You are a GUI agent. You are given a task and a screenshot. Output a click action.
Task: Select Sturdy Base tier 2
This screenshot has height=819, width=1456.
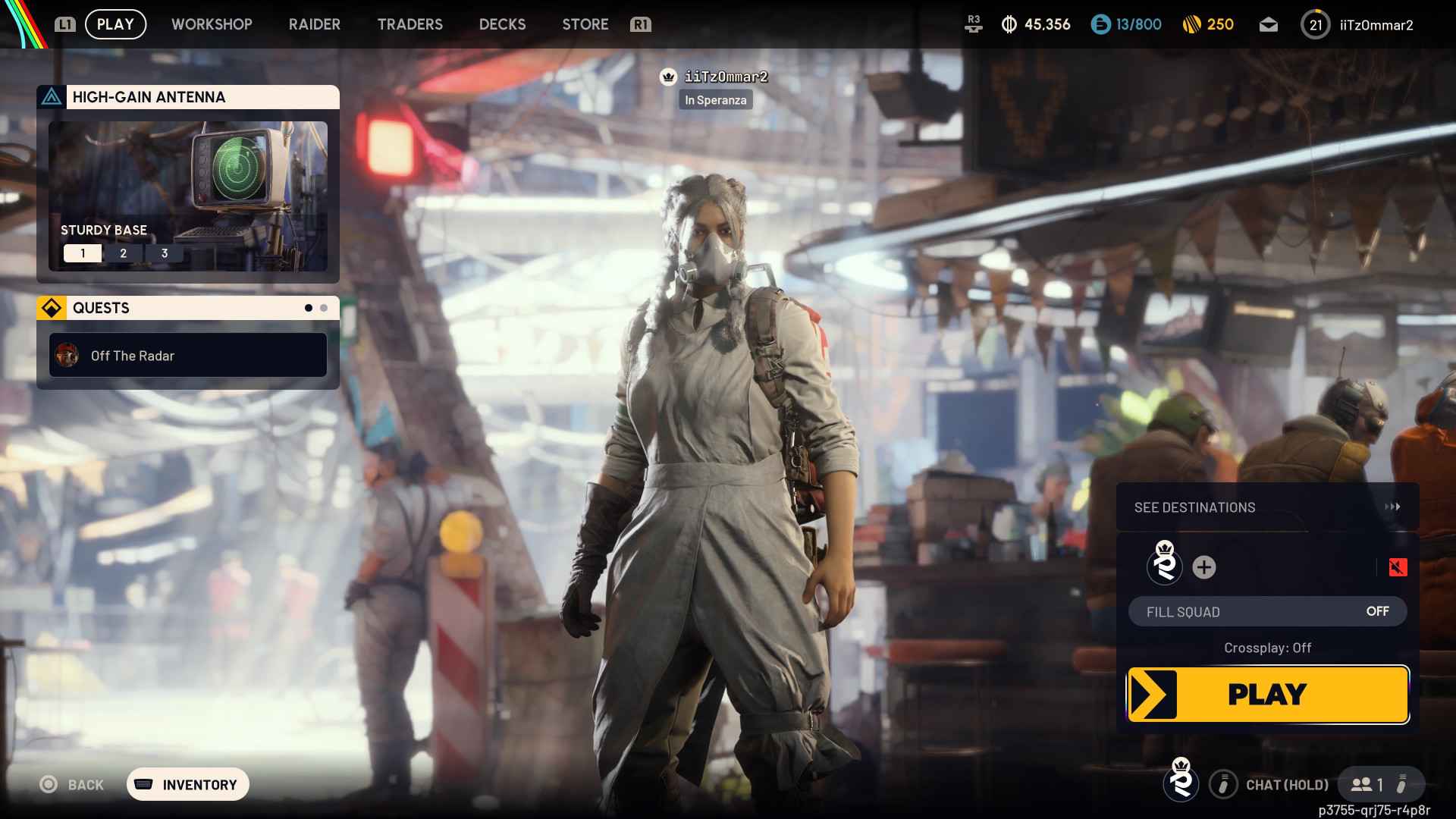(x=123, y=253)
